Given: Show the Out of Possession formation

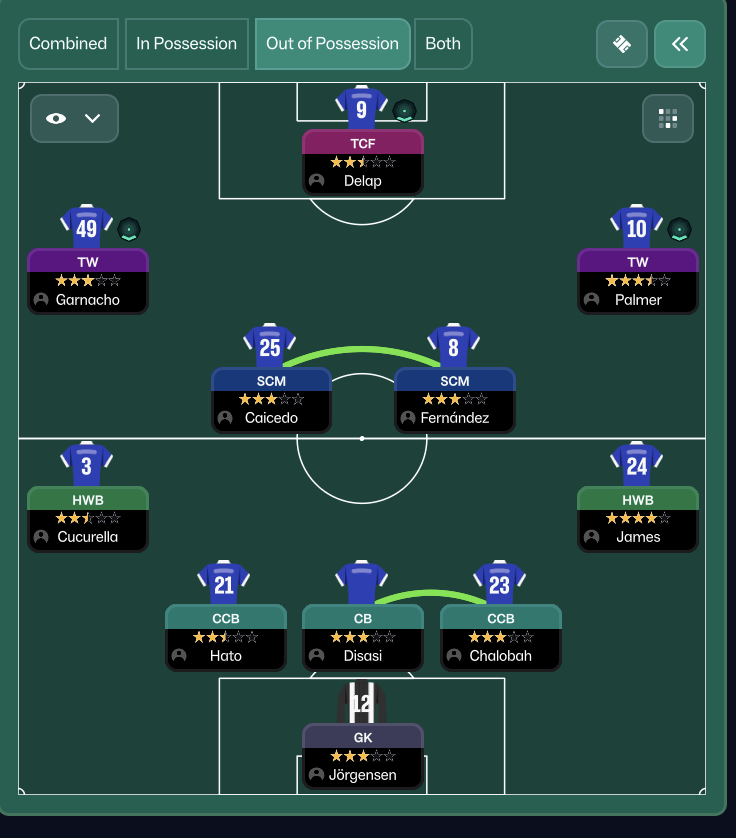Looking at the screenshot, I should click(x=332, y=44).
